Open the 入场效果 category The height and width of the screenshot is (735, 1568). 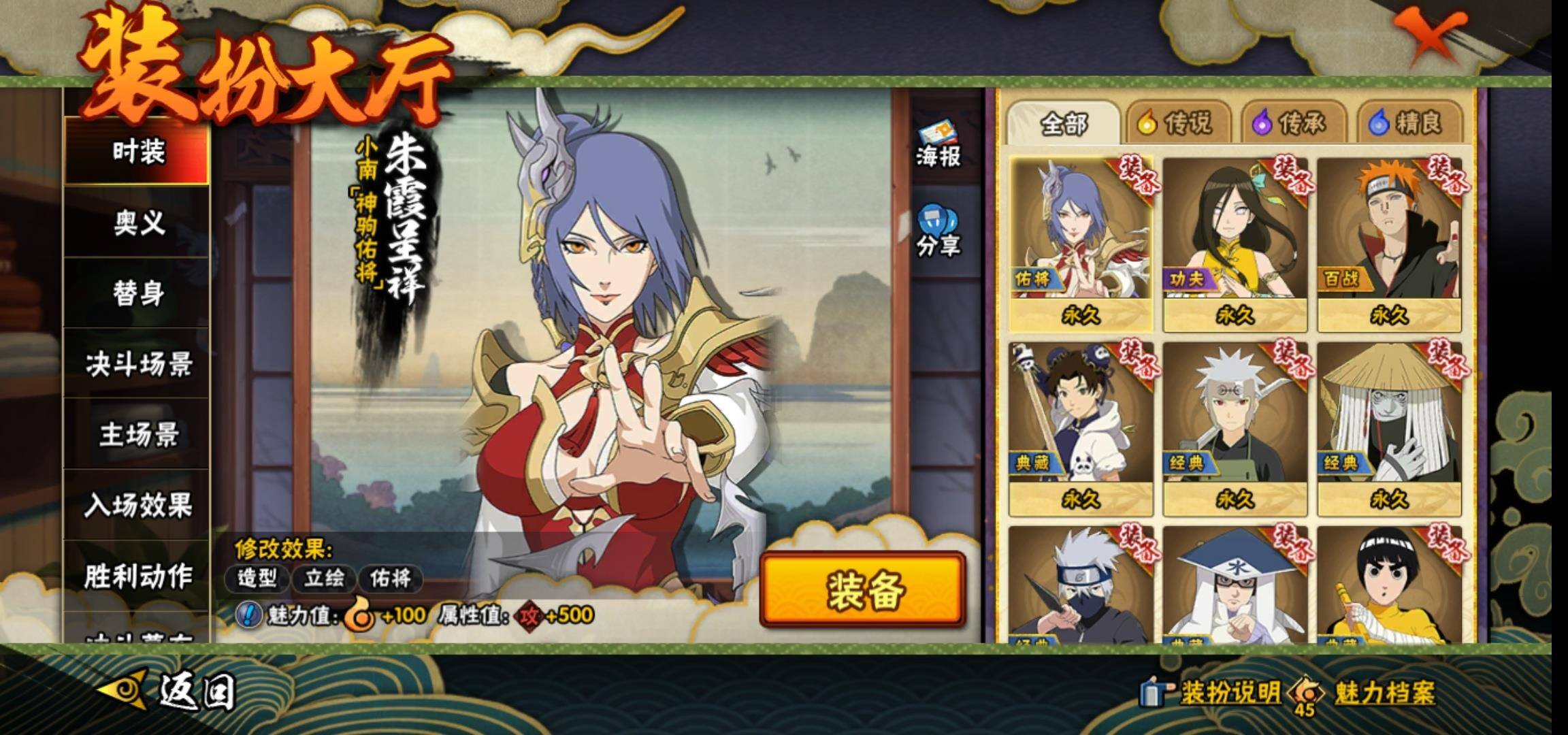coord(138,506)
